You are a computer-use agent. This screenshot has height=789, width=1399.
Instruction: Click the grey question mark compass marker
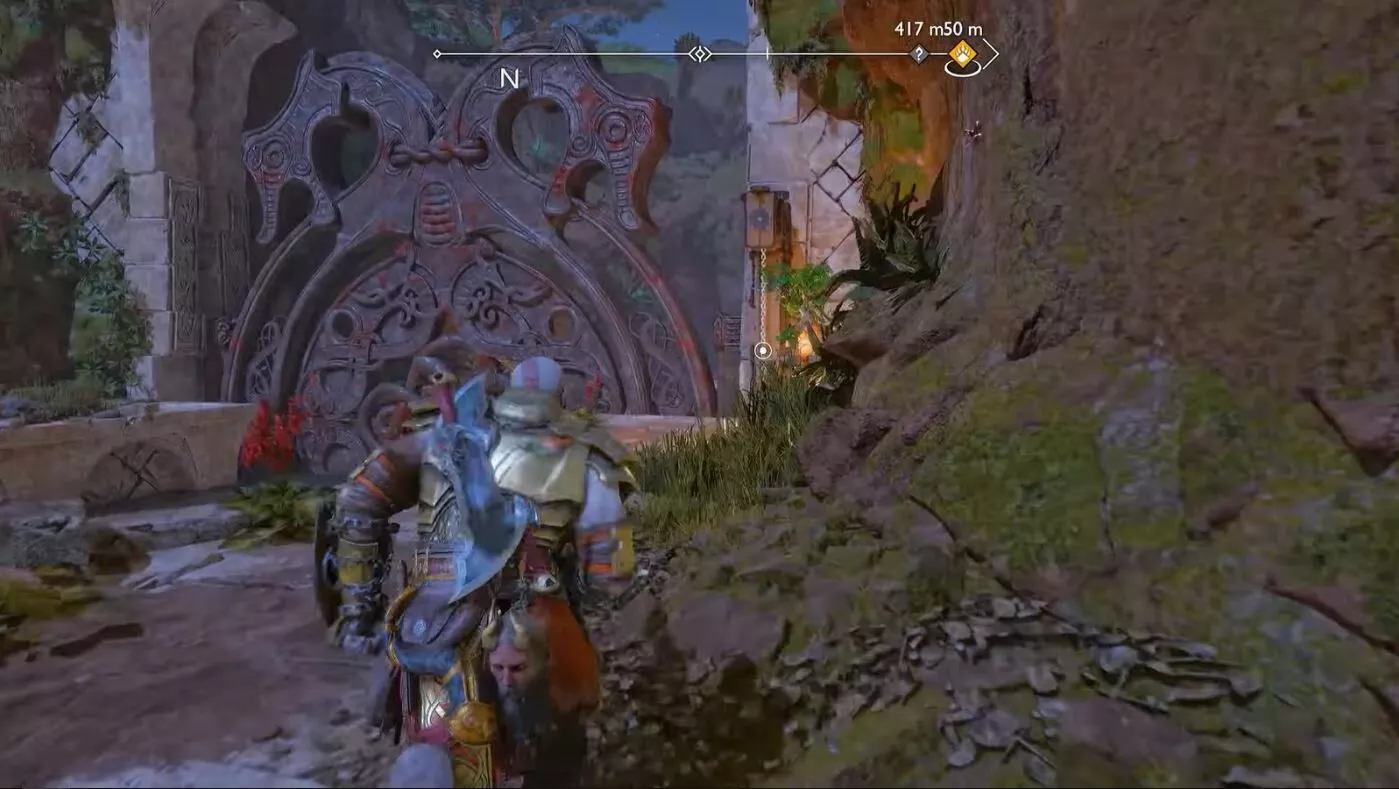click(919, 54)
